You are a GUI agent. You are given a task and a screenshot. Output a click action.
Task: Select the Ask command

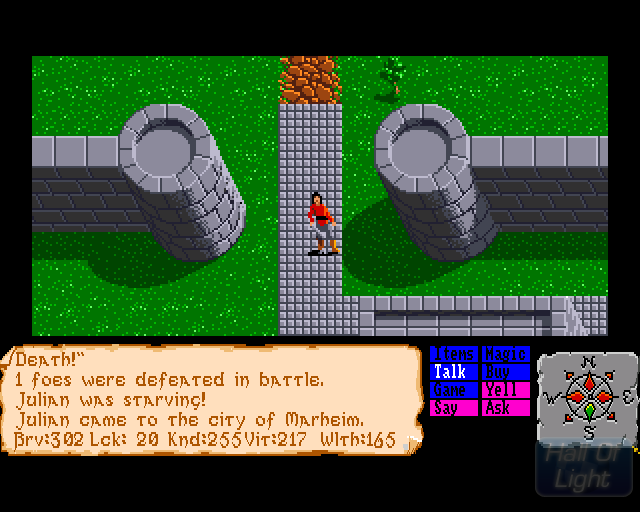click(x=505, y=408)
